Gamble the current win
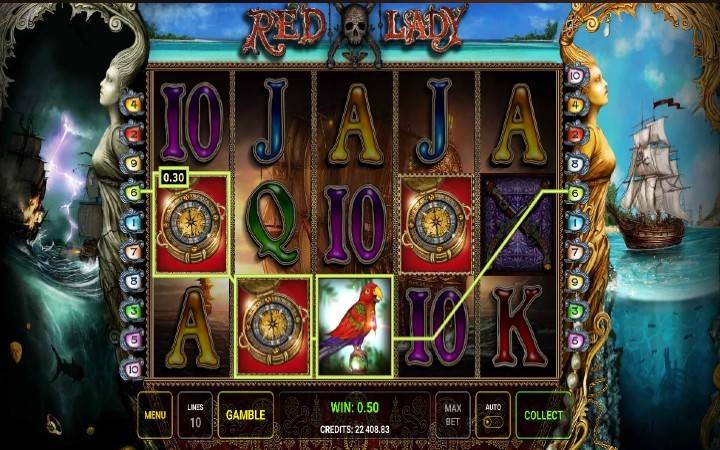This screenshot has height=450, width=720. (244, 414)
